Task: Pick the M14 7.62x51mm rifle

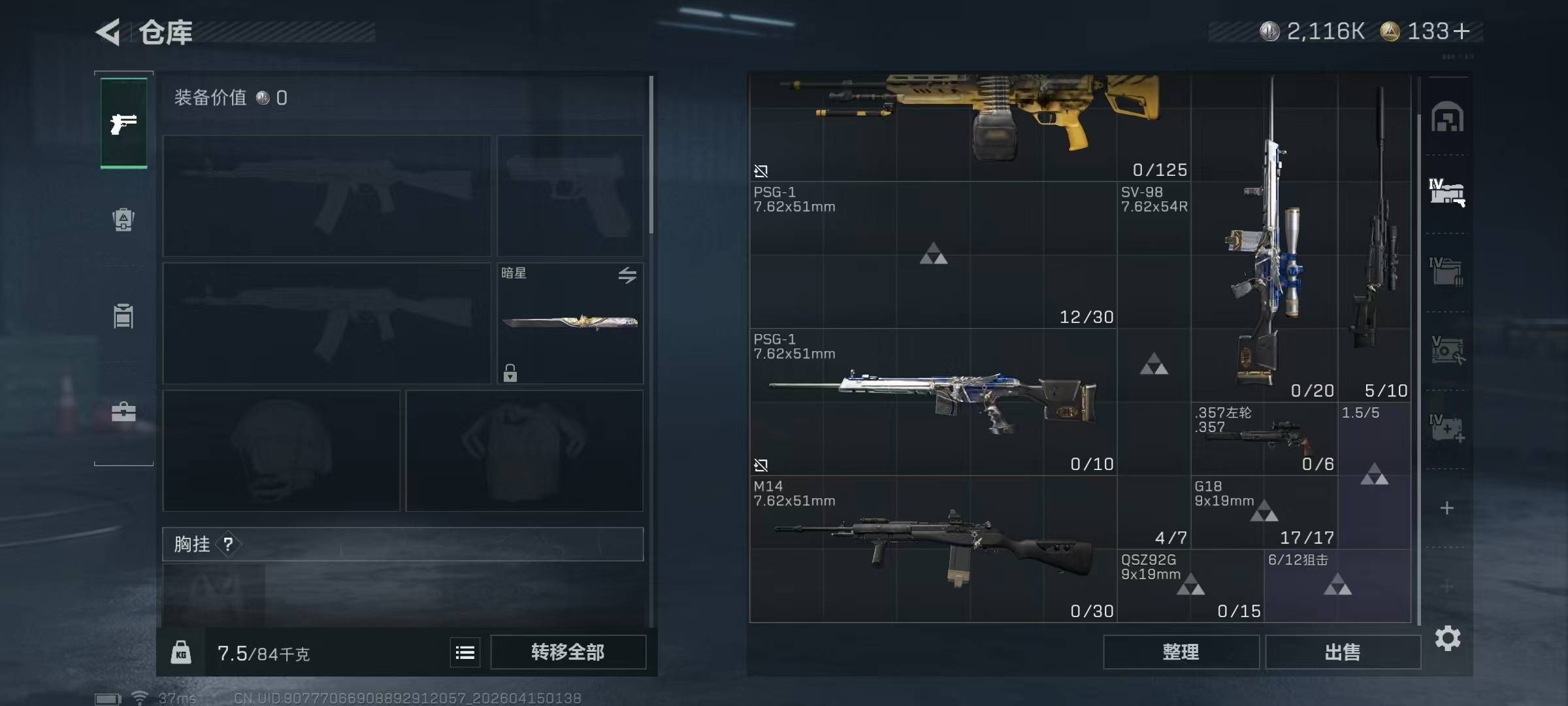Action: (933, 548)
